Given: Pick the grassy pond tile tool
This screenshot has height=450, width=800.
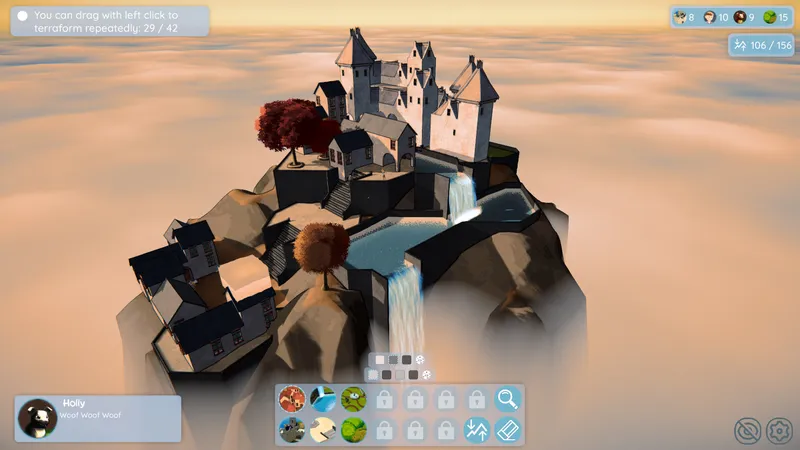Looking at the screenshot, I should tap(353, 399).
